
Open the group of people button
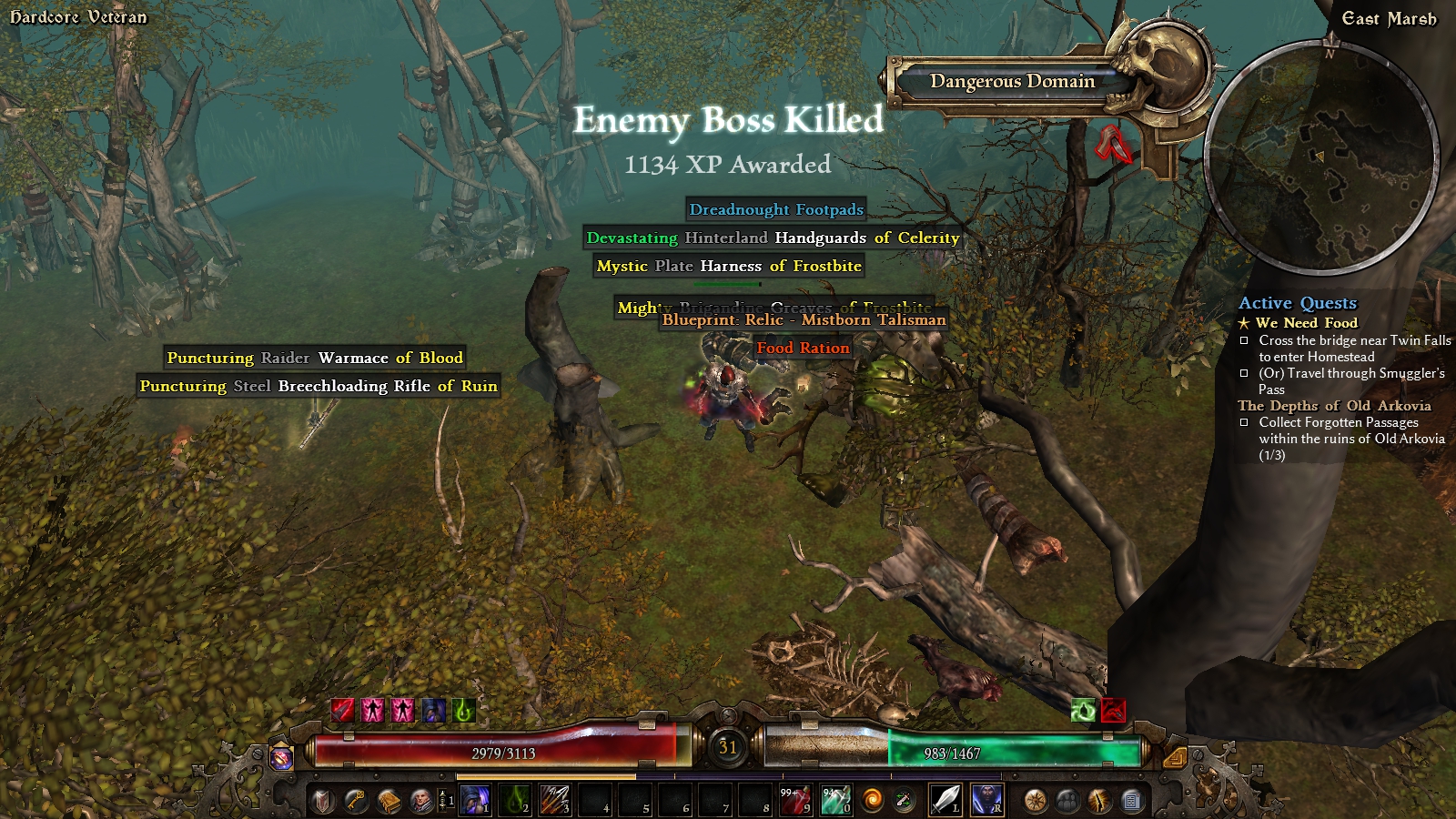(1067, 801)
